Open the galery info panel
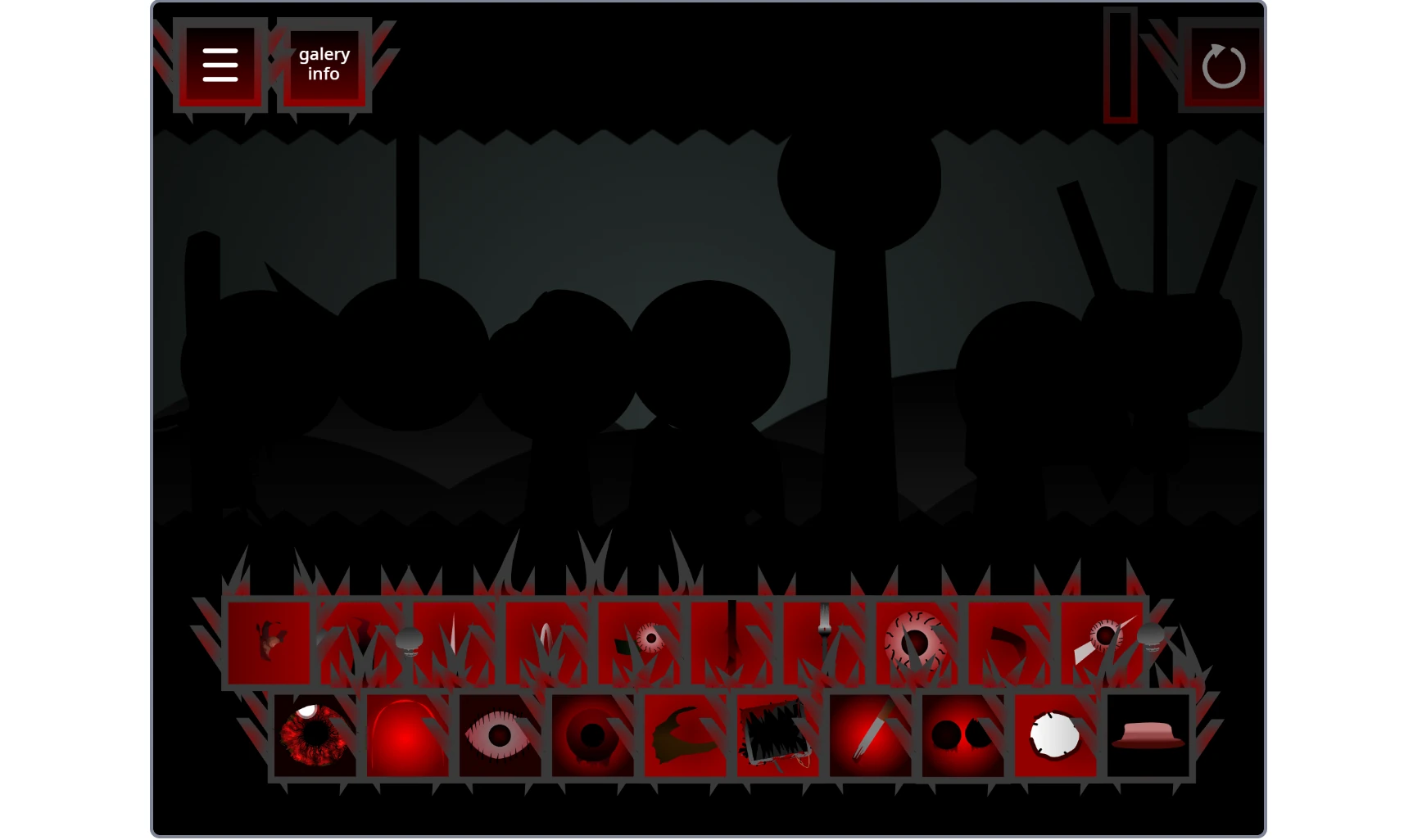 click(x=324, y=63)
